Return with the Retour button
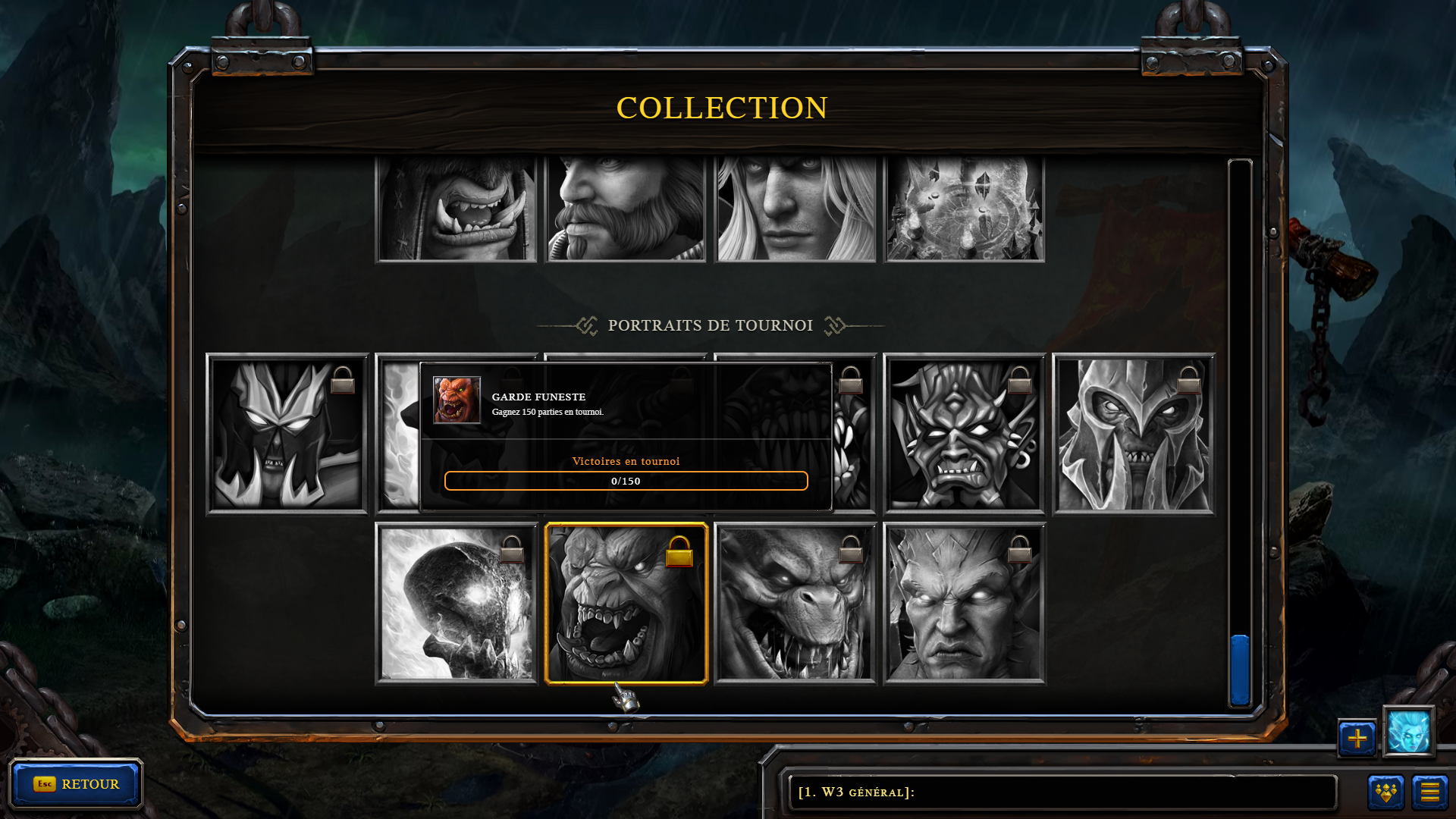The image size is (1456, 819). tap(76, 784)
